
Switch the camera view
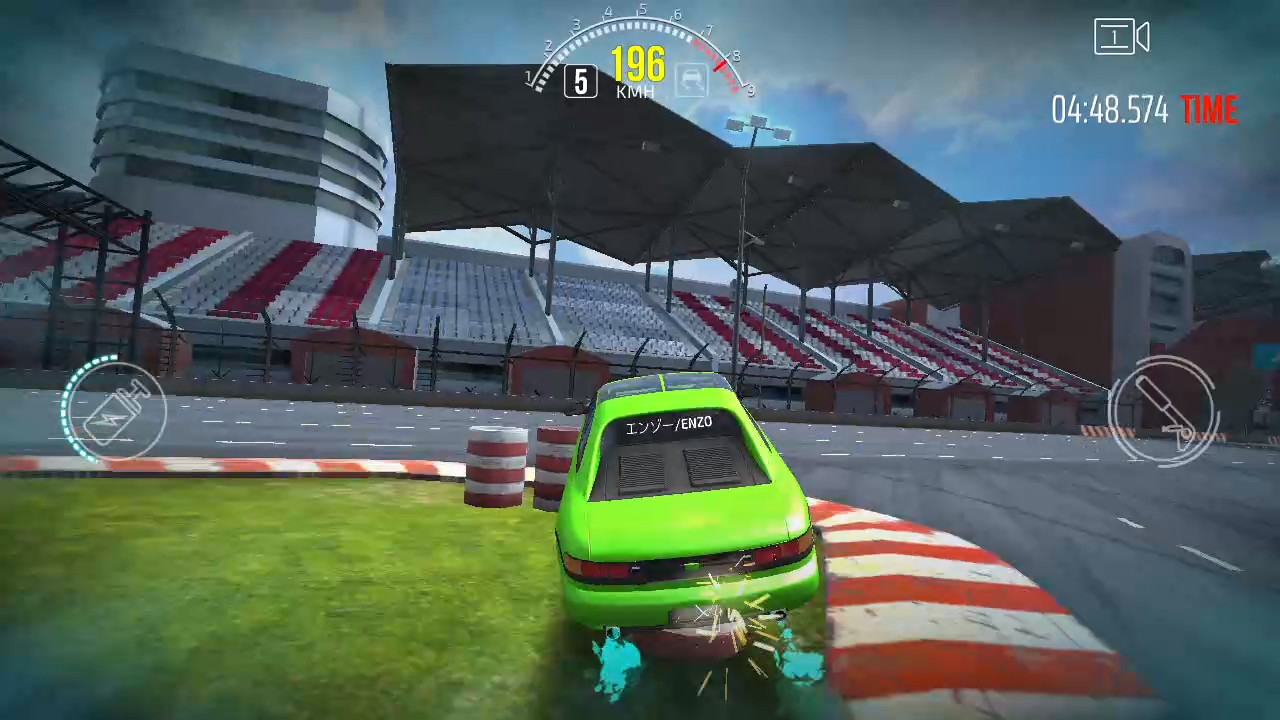point(1121,38)
